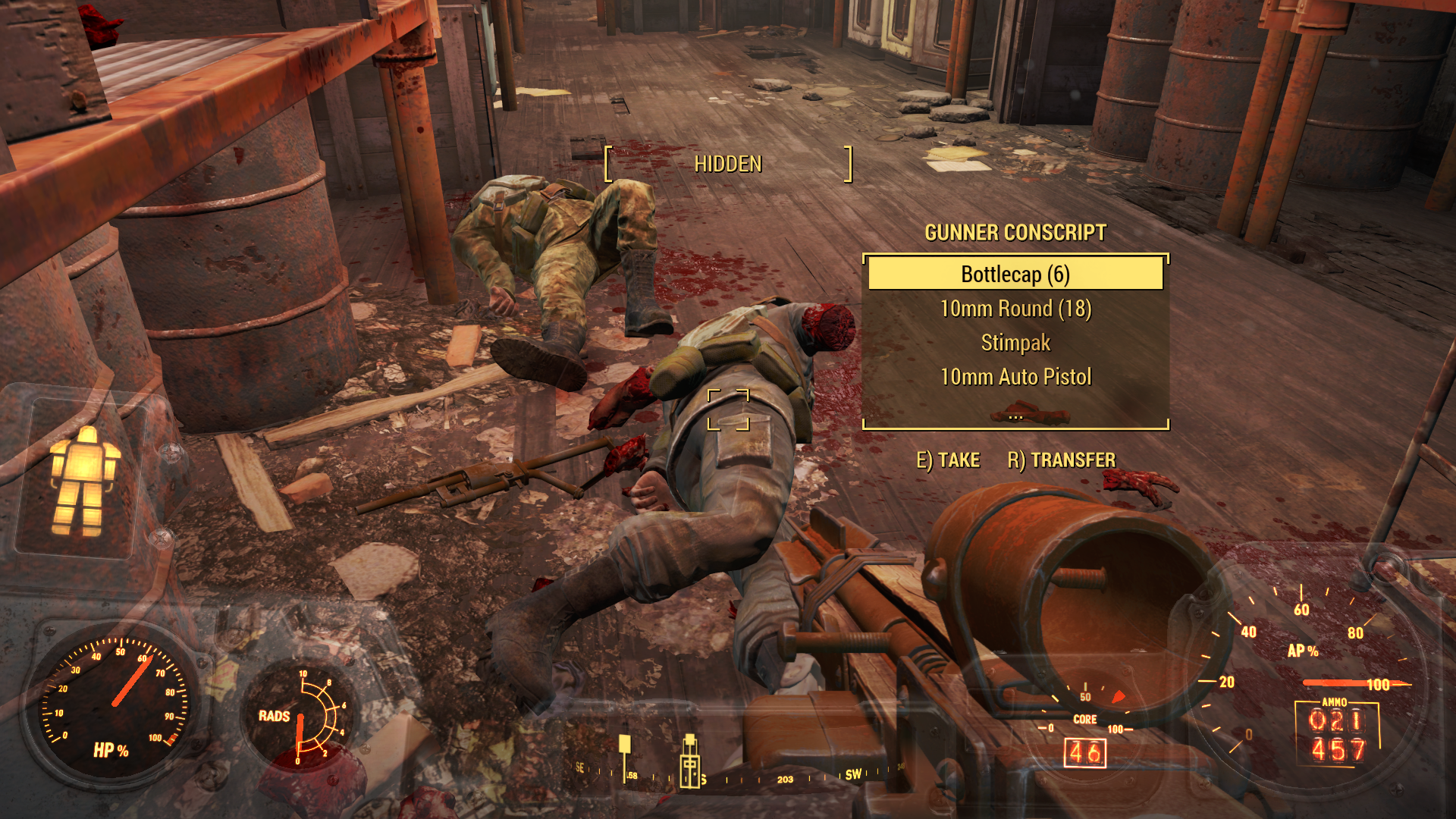The image size is (1456, 819).
Task: Pick the 10mm Auto Pistol entry
Action: tap(1015, 377)
